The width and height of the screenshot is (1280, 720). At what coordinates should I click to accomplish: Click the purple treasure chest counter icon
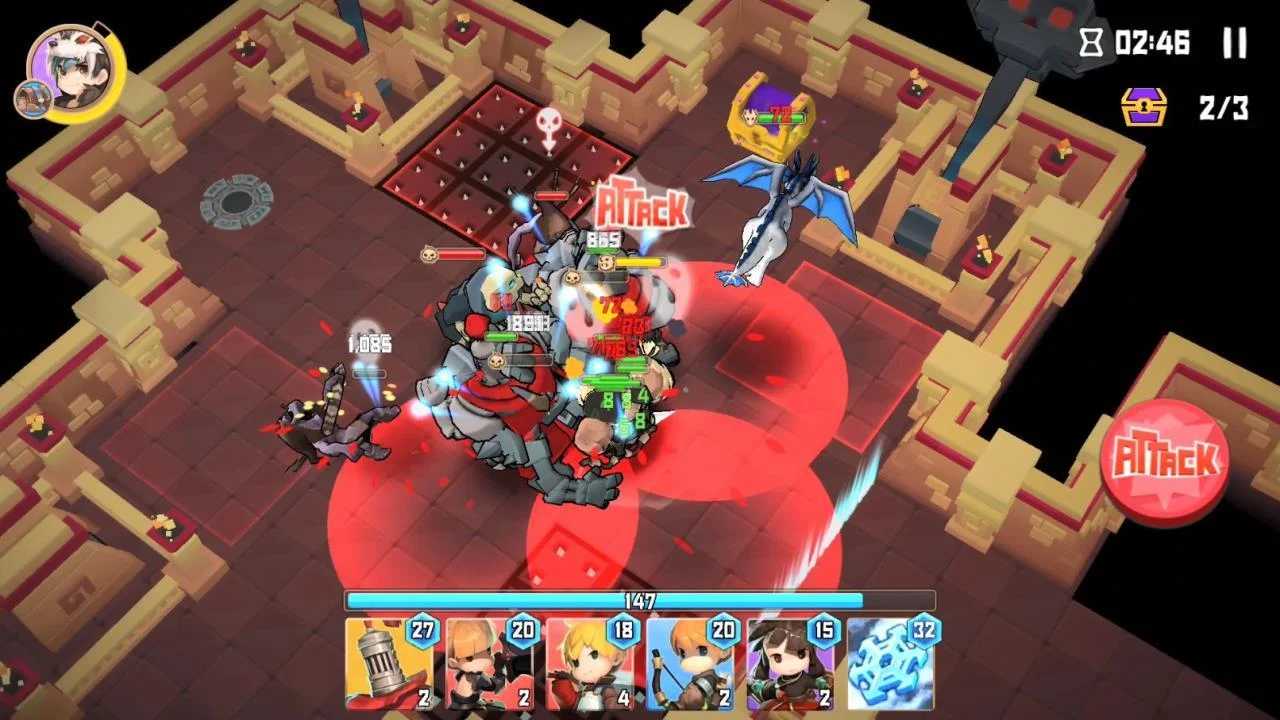1144,106
